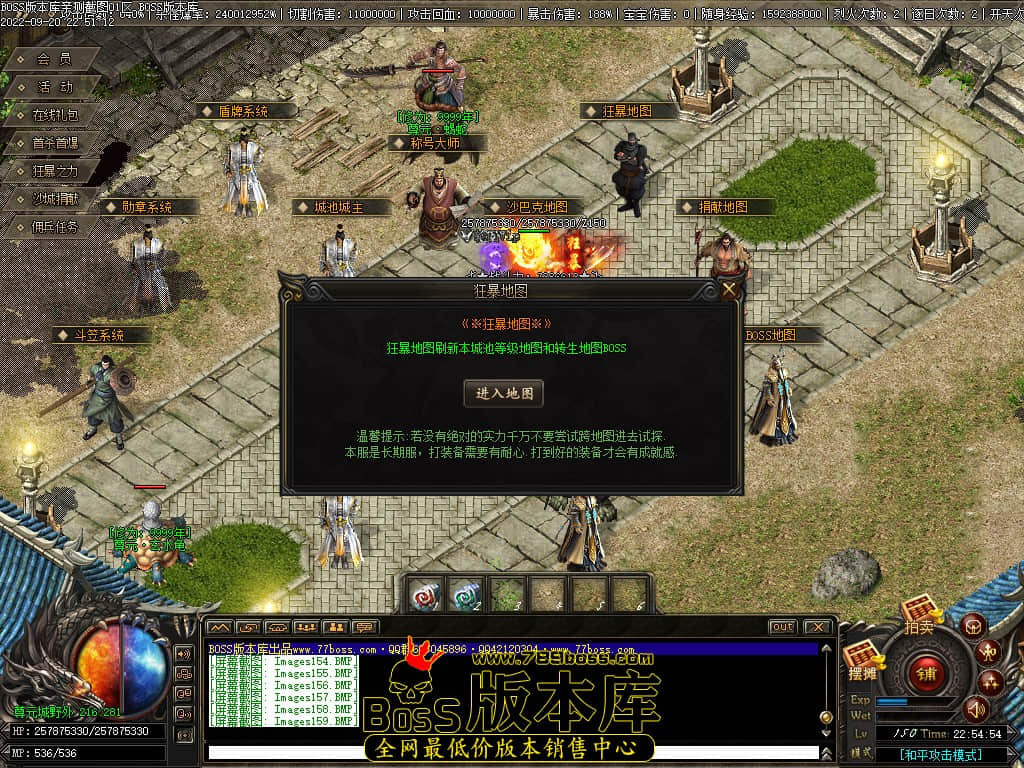Open the 会员 membership menu
Viewport: 1024px width, 768px height.
click(54, 59)
